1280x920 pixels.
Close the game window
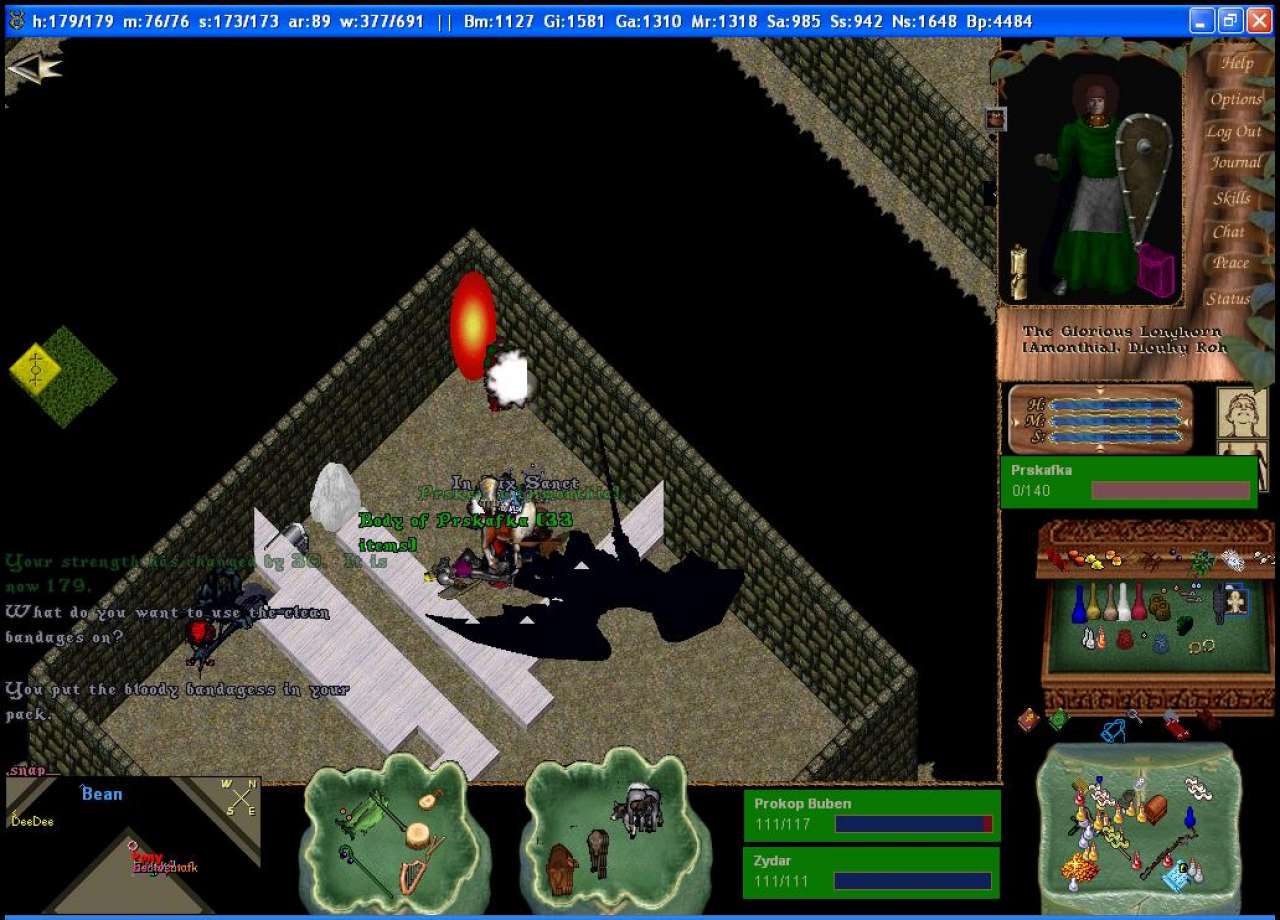(x=1258, y=20)
